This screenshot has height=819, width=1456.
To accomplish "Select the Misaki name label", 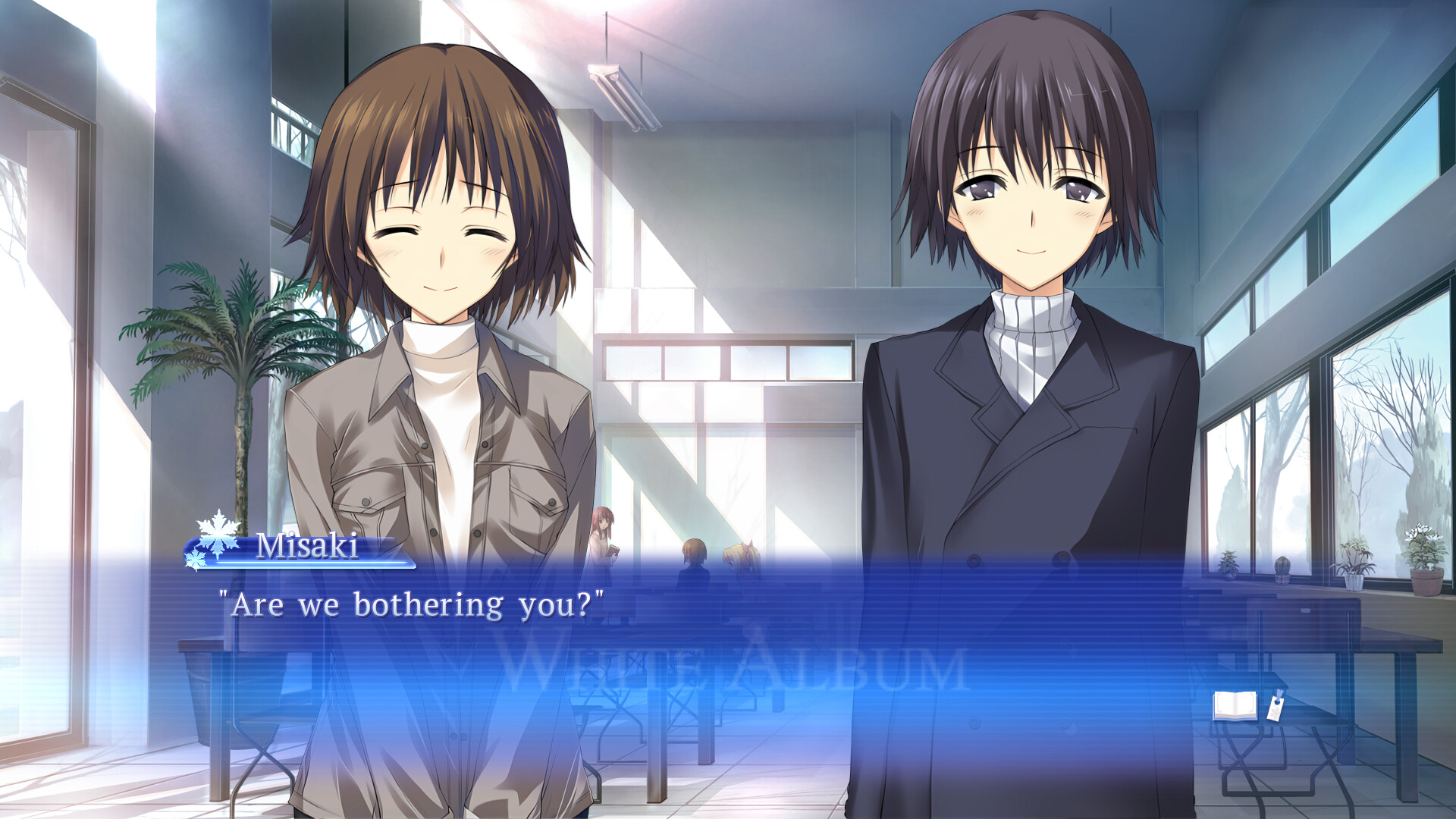I will [307, 544].
